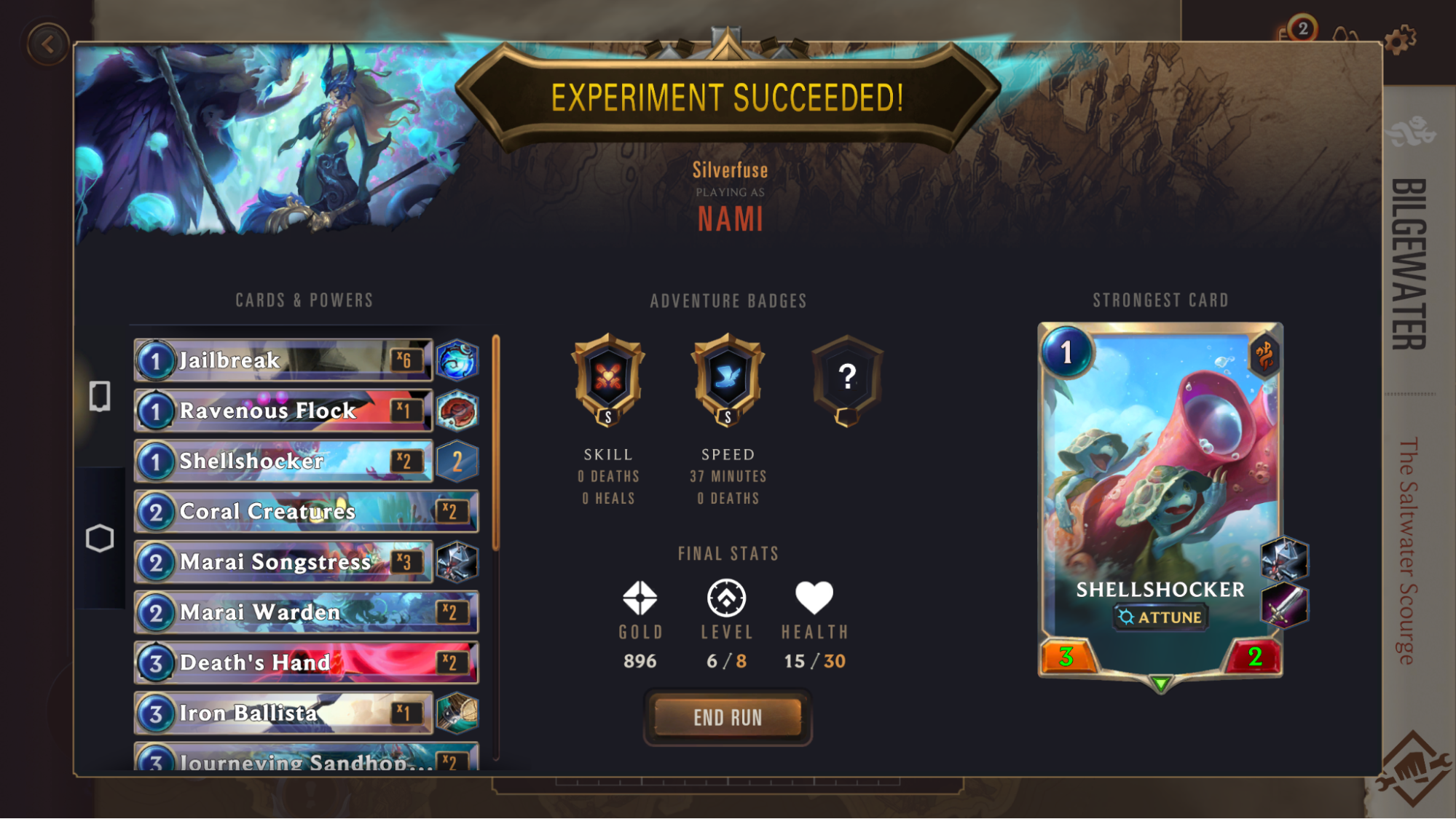Select the Jailbreak card row
Image resolution: width=1456 pixels, height=819 pixels.
[283, 360]
